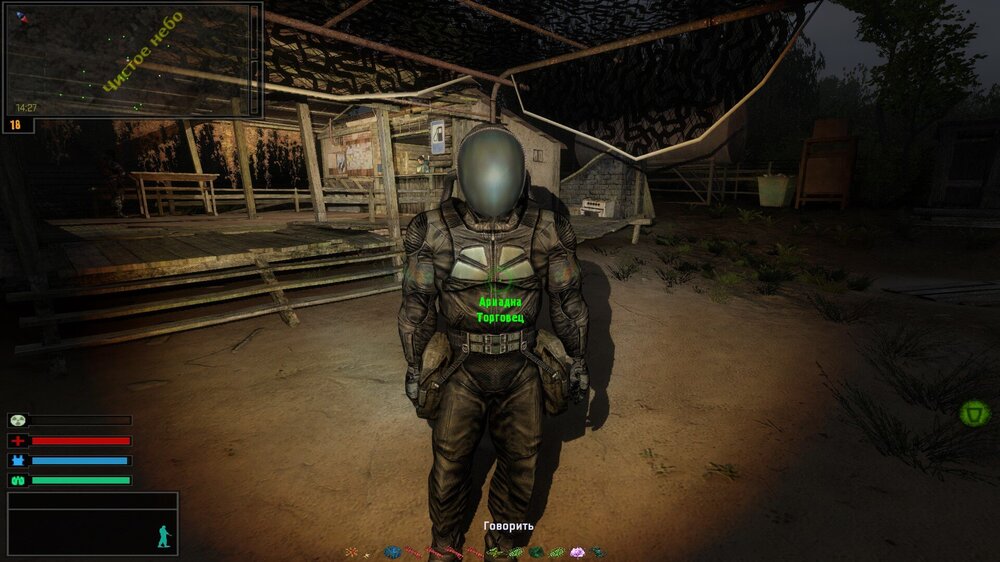The height and width of the screenshot is (562, 1000).
Task: Select the orange starburst artifact on belt
Action: (x=351, y=552)
